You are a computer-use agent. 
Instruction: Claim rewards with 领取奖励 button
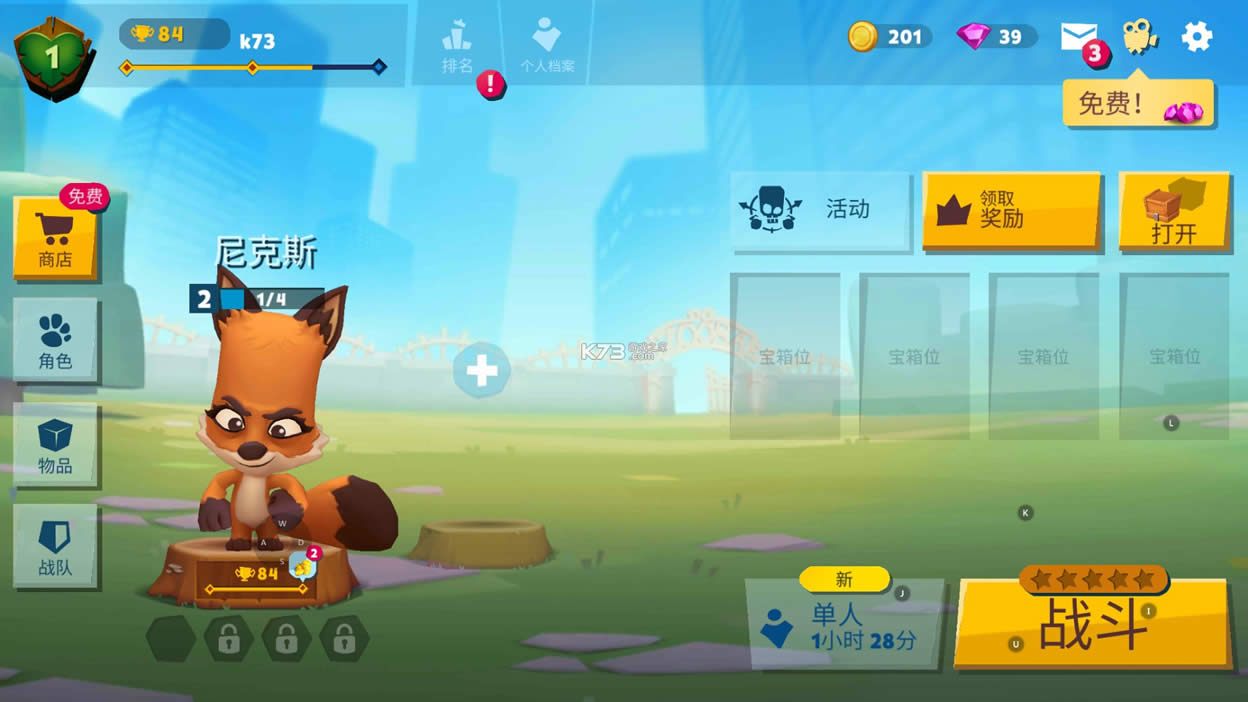point(1011,209)
